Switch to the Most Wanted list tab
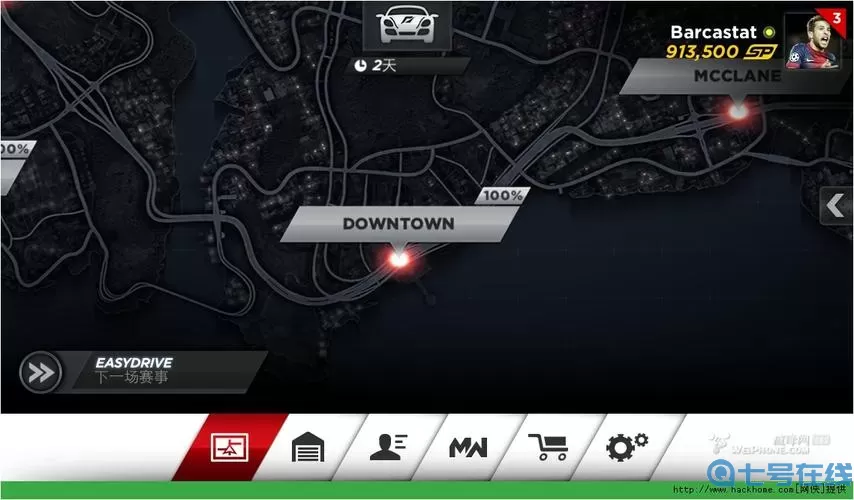The width and height of the screenshot is (854, 500). pos(467,447)
